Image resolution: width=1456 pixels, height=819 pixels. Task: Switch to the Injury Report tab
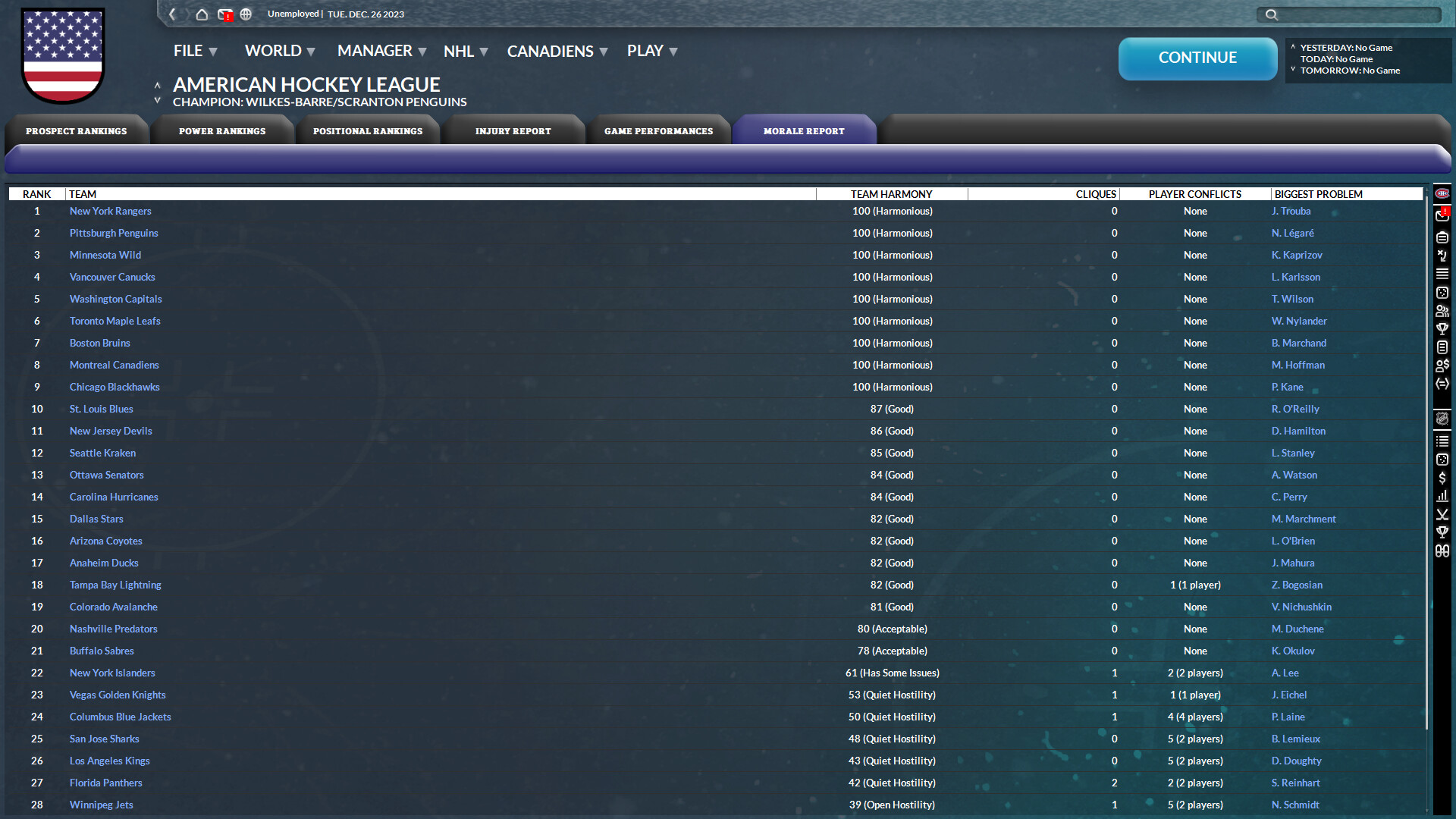pyautogui.click(x=514, y=130)
